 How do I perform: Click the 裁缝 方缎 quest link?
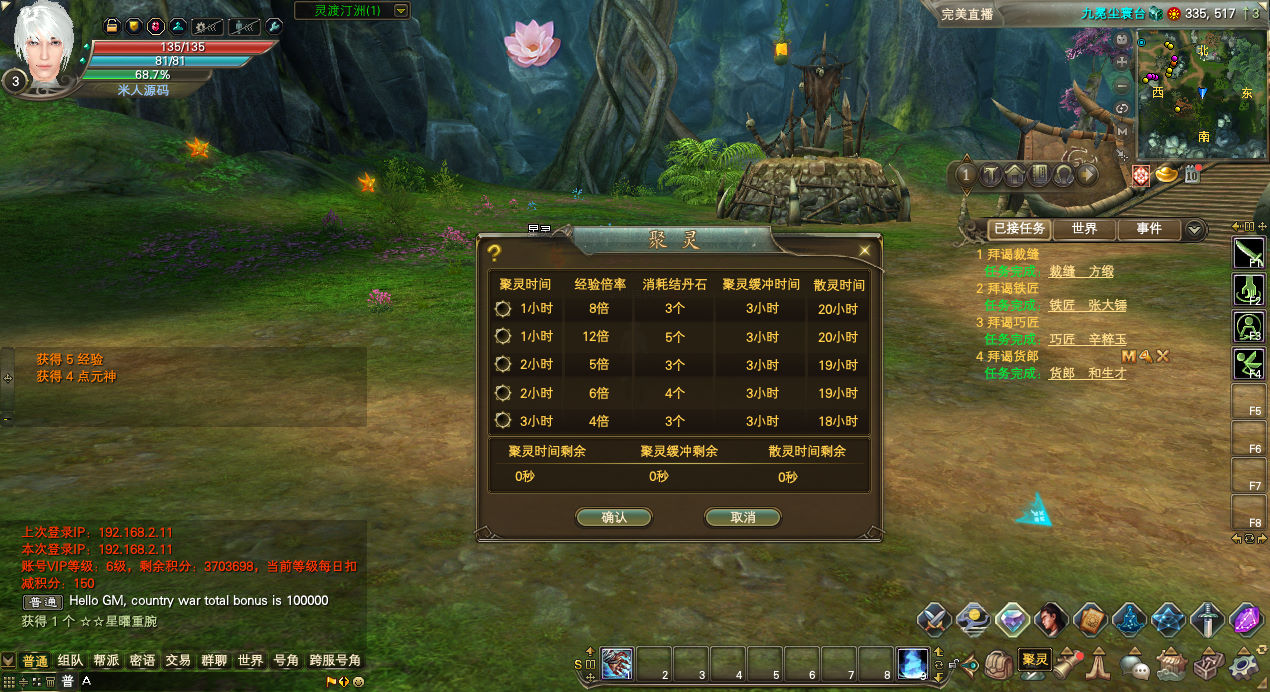click(x=1081, y=271)
